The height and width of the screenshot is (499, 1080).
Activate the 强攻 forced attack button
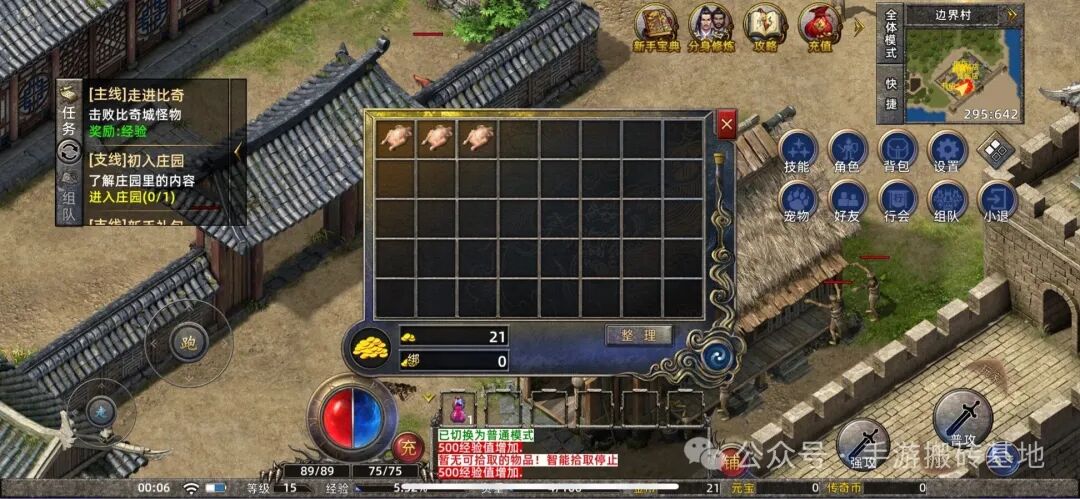[862, 443]
